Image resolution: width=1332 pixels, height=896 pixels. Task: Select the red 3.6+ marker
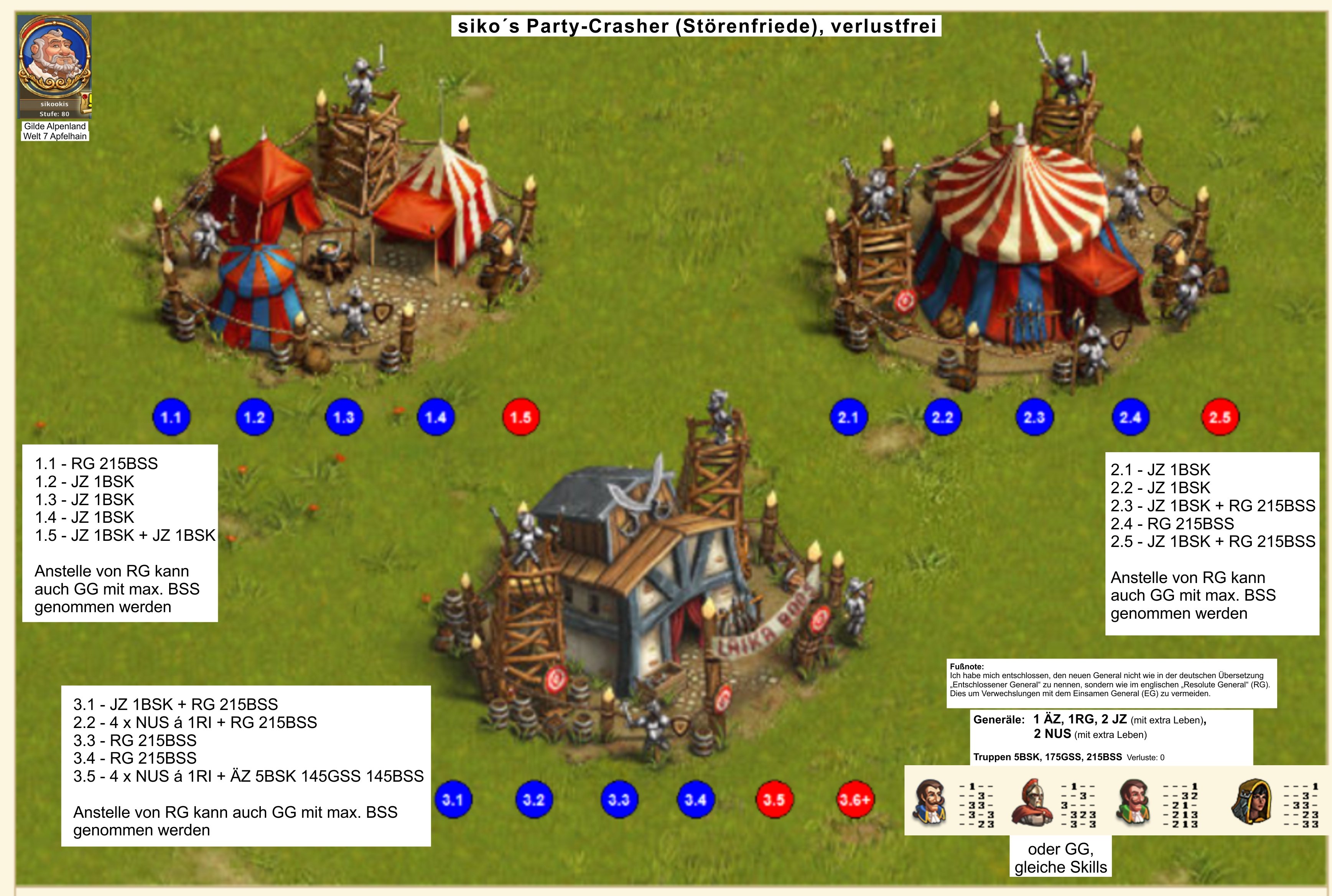click(854, 799)
